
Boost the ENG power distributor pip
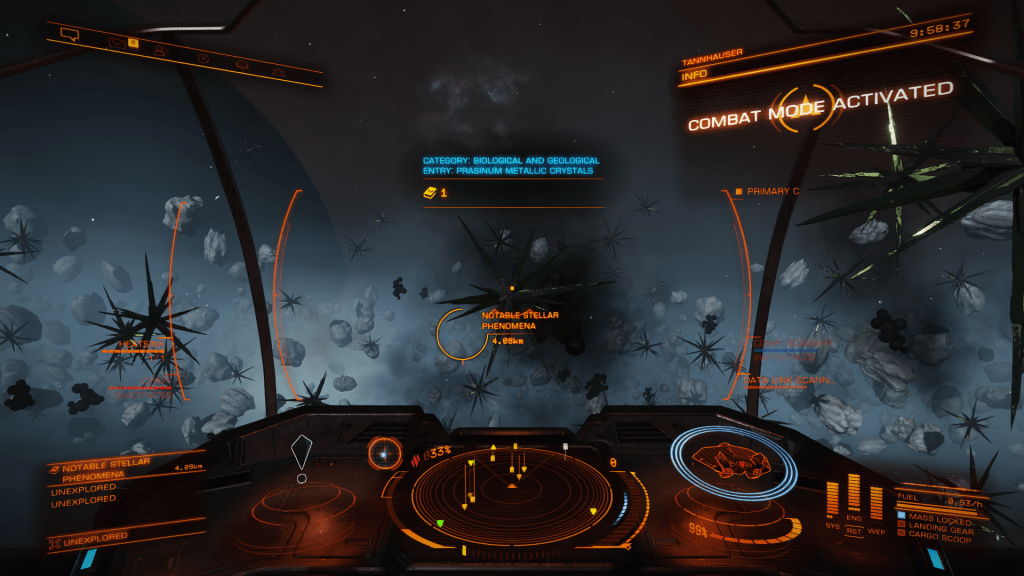coord(854,495)
